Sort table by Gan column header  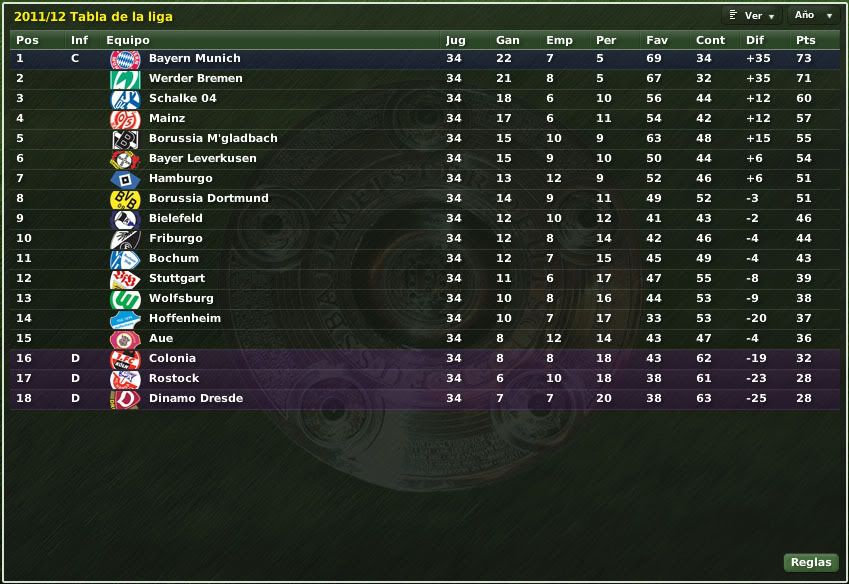point(507,40)
